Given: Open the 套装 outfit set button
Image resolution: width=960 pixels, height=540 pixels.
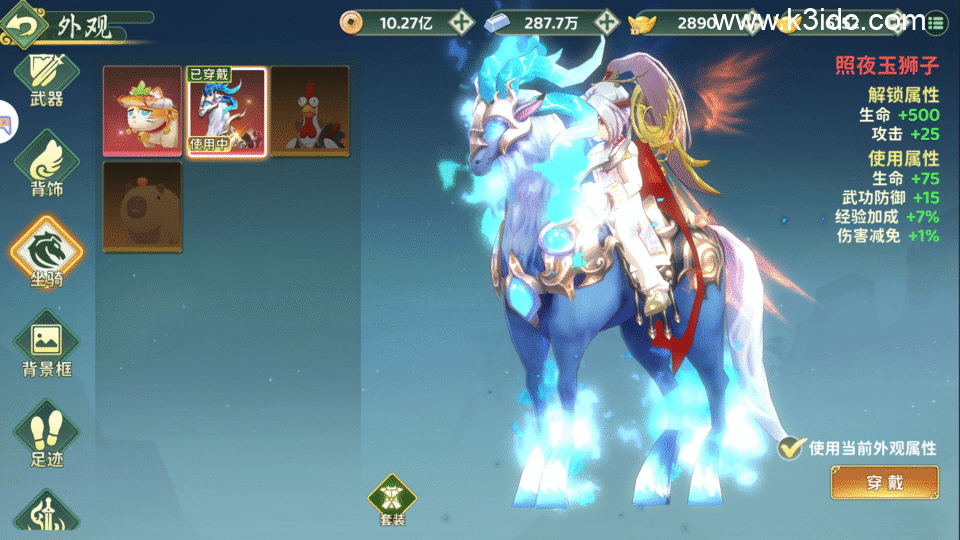Looking at the screenshot, I should [x=392, y=500].
